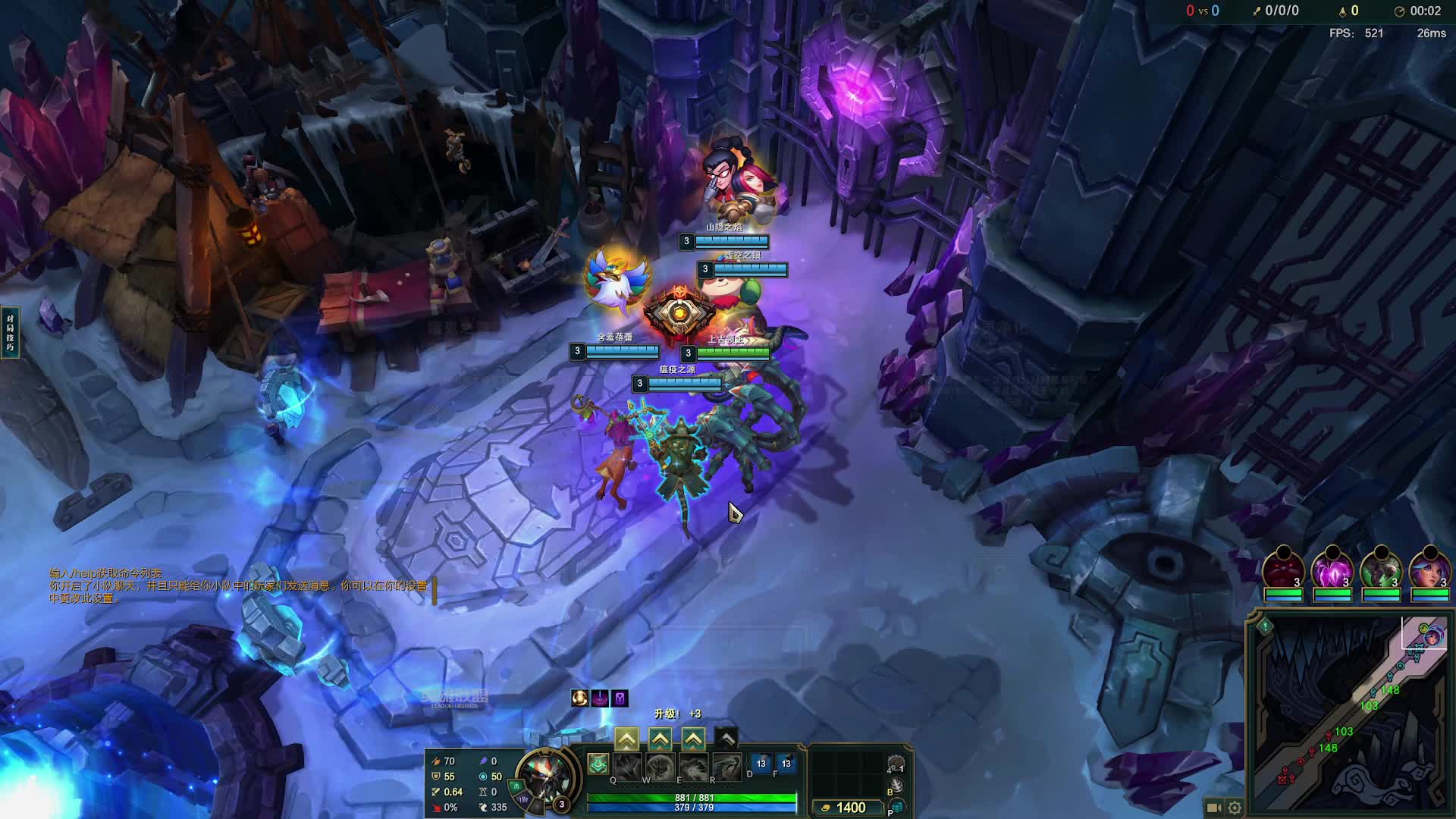Select Vel'Koz purple eye teammate portrait
1456x819 pixels.
(1332, 570)
